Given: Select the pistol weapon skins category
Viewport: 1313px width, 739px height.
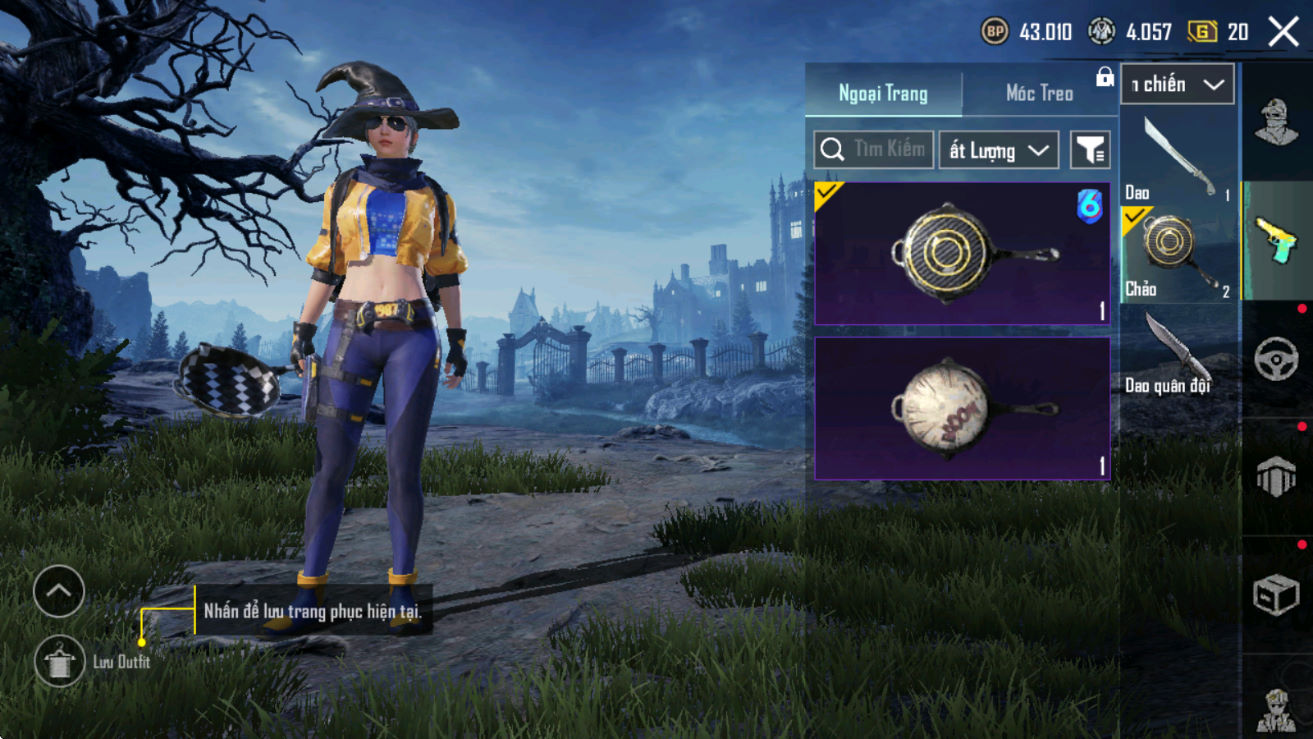Looking at the screenshot, I should coord(1276,240).
